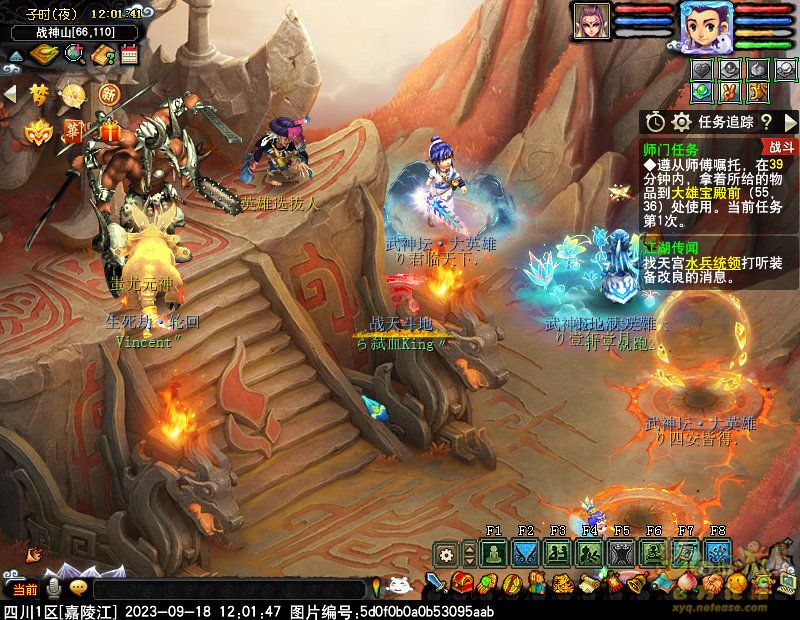Open the player character portrait

[x=706, y=24]
